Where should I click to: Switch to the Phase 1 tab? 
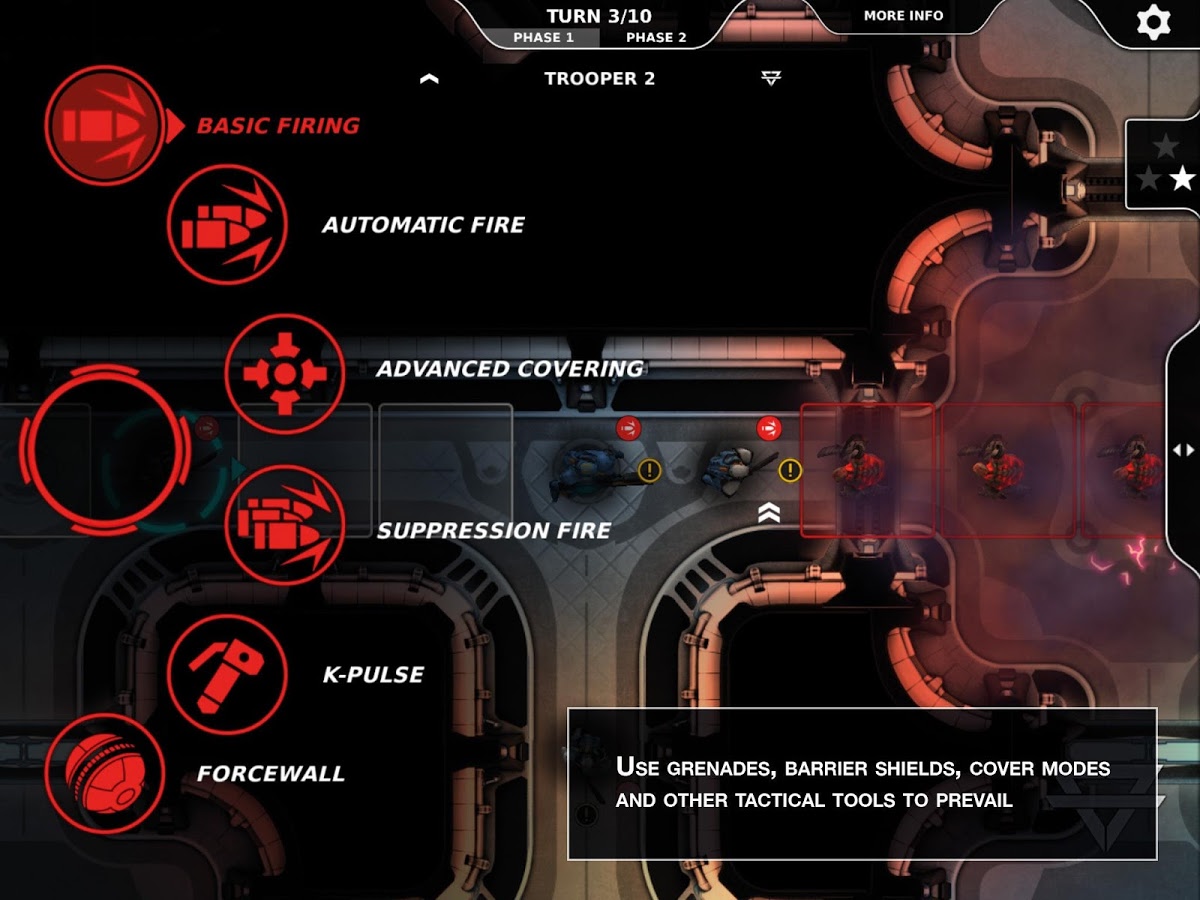[543, 38]
